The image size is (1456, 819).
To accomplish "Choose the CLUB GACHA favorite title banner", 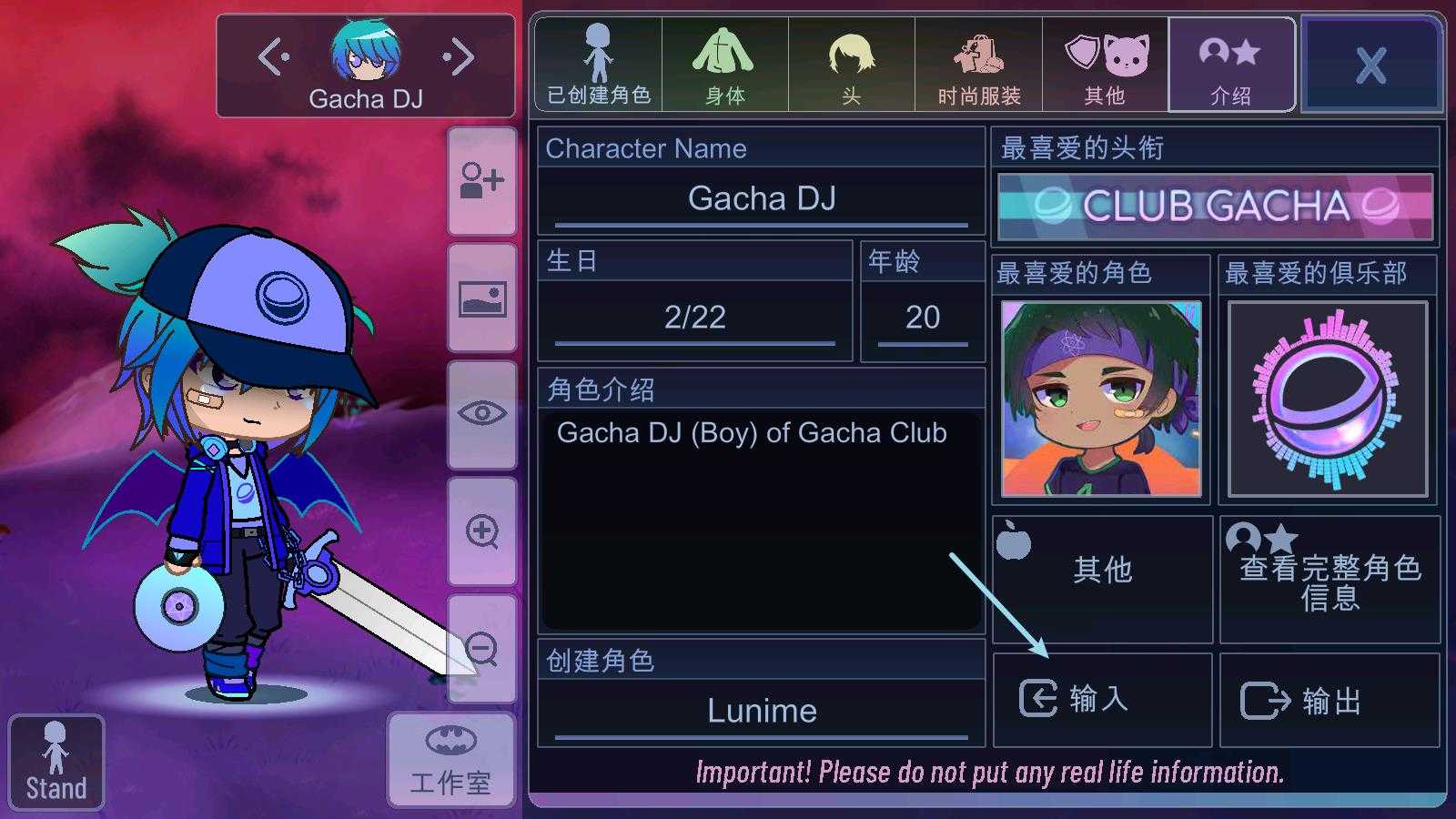I will [x=1215, y=207].
